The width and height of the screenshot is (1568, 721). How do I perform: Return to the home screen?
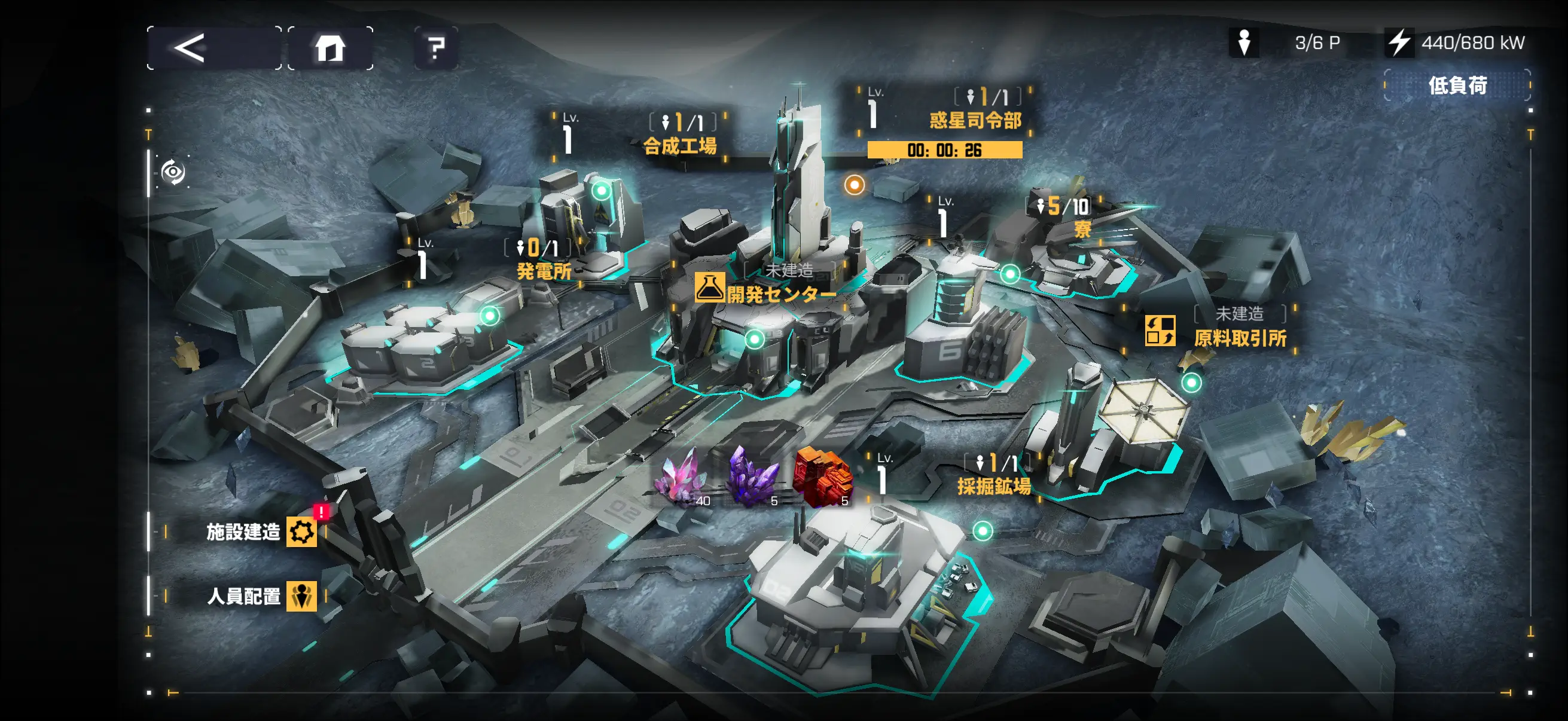click(x=330, y=48)
